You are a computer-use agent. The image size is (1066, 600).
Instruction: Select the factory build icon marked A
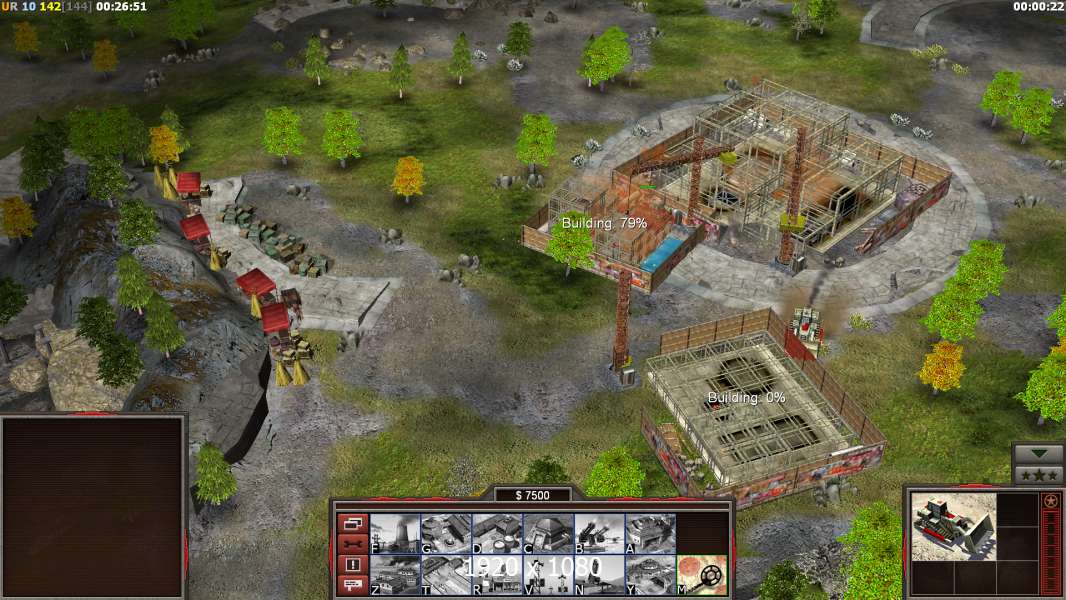(x=650, y=534)
